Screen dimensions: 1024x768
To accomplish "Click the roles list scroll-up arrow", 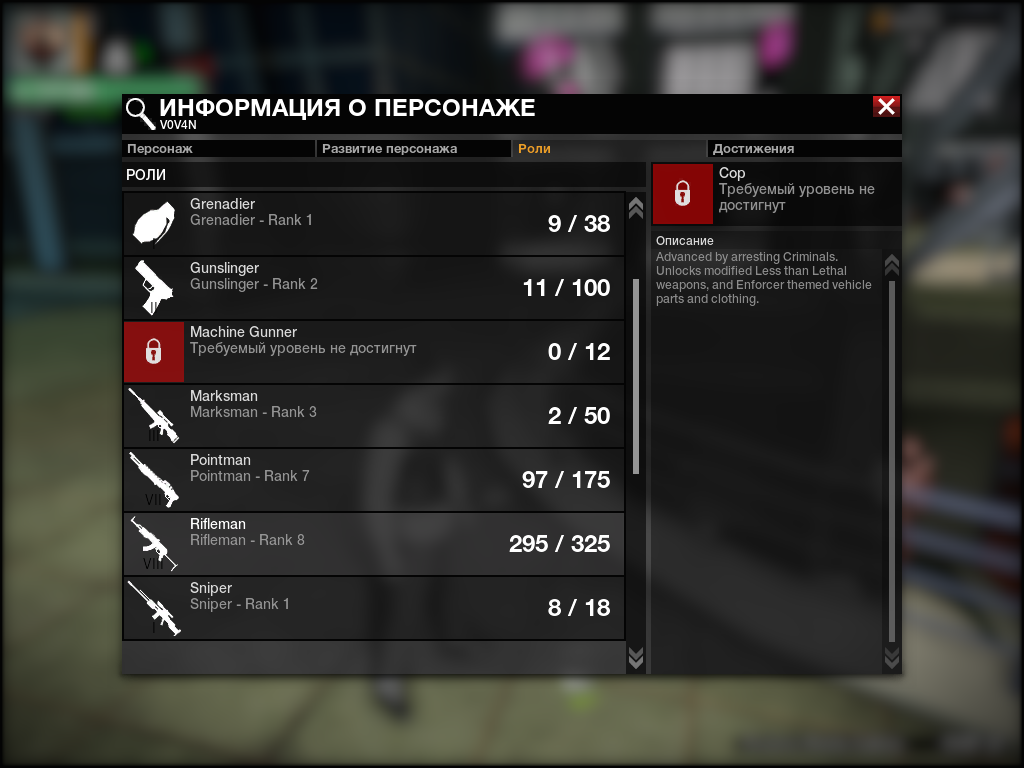I will [635, 207].
